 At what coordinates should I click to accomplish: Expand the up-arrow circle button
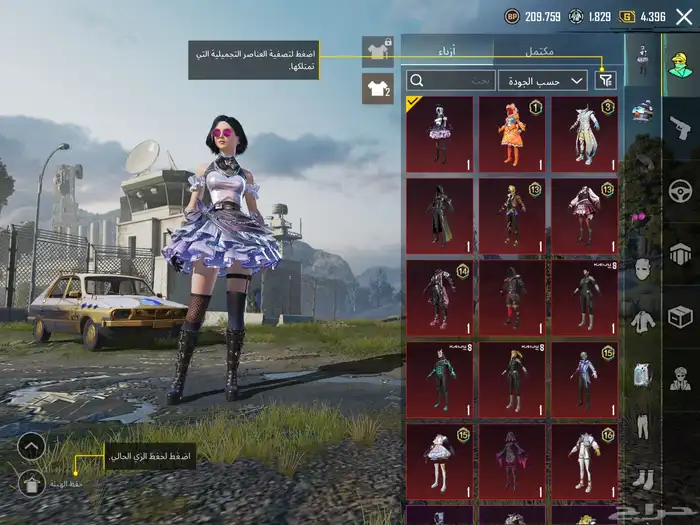(31, 446)
